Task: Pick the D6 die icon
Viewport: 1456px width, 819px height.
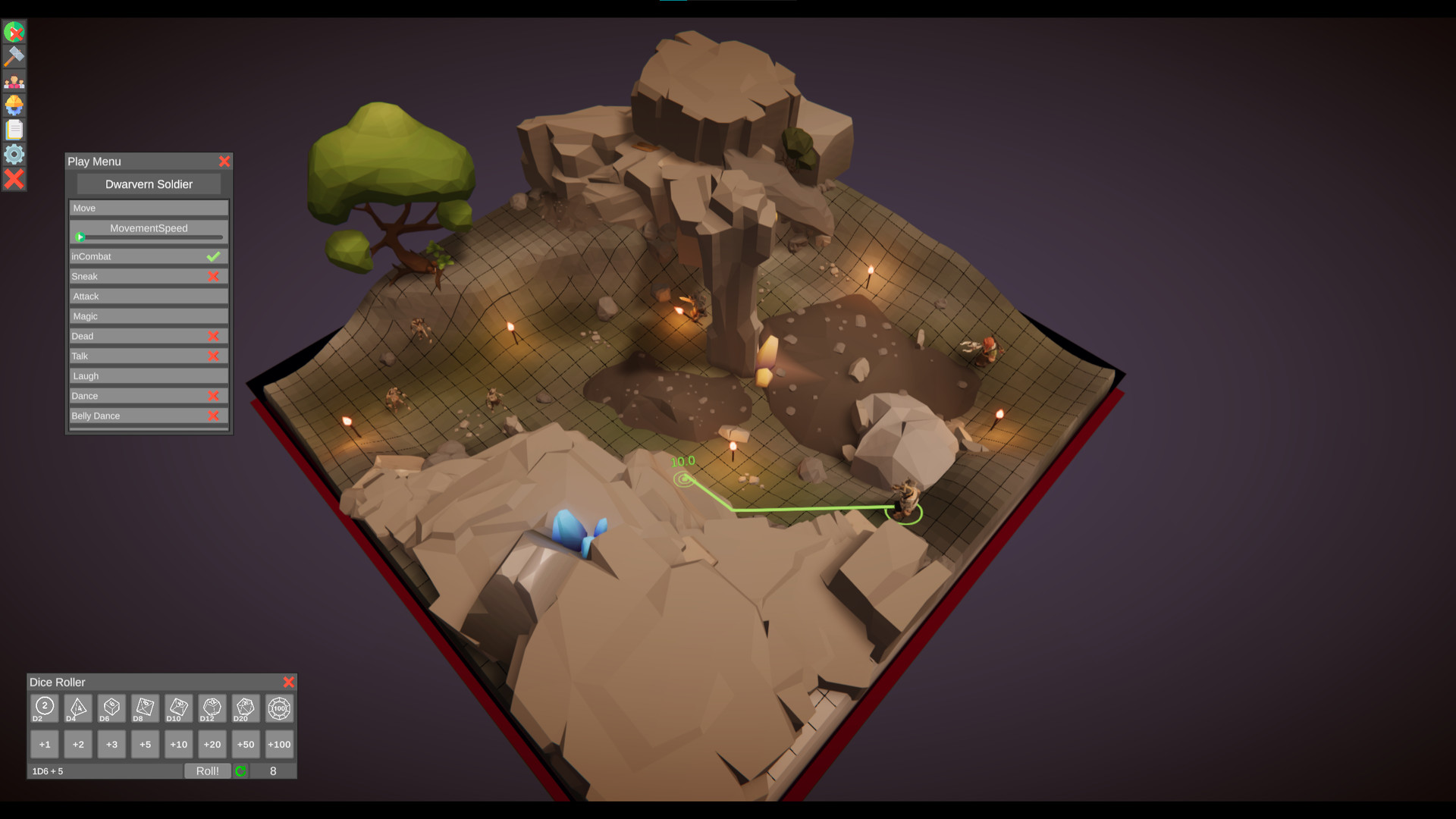Action: tap(111, 708)
